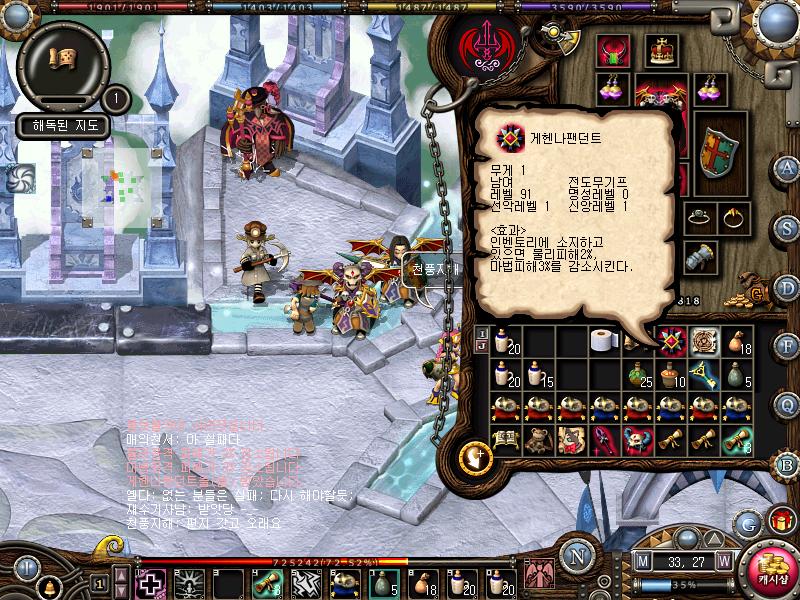
Task: Click the golden bell icon
Action: point(47,584)
